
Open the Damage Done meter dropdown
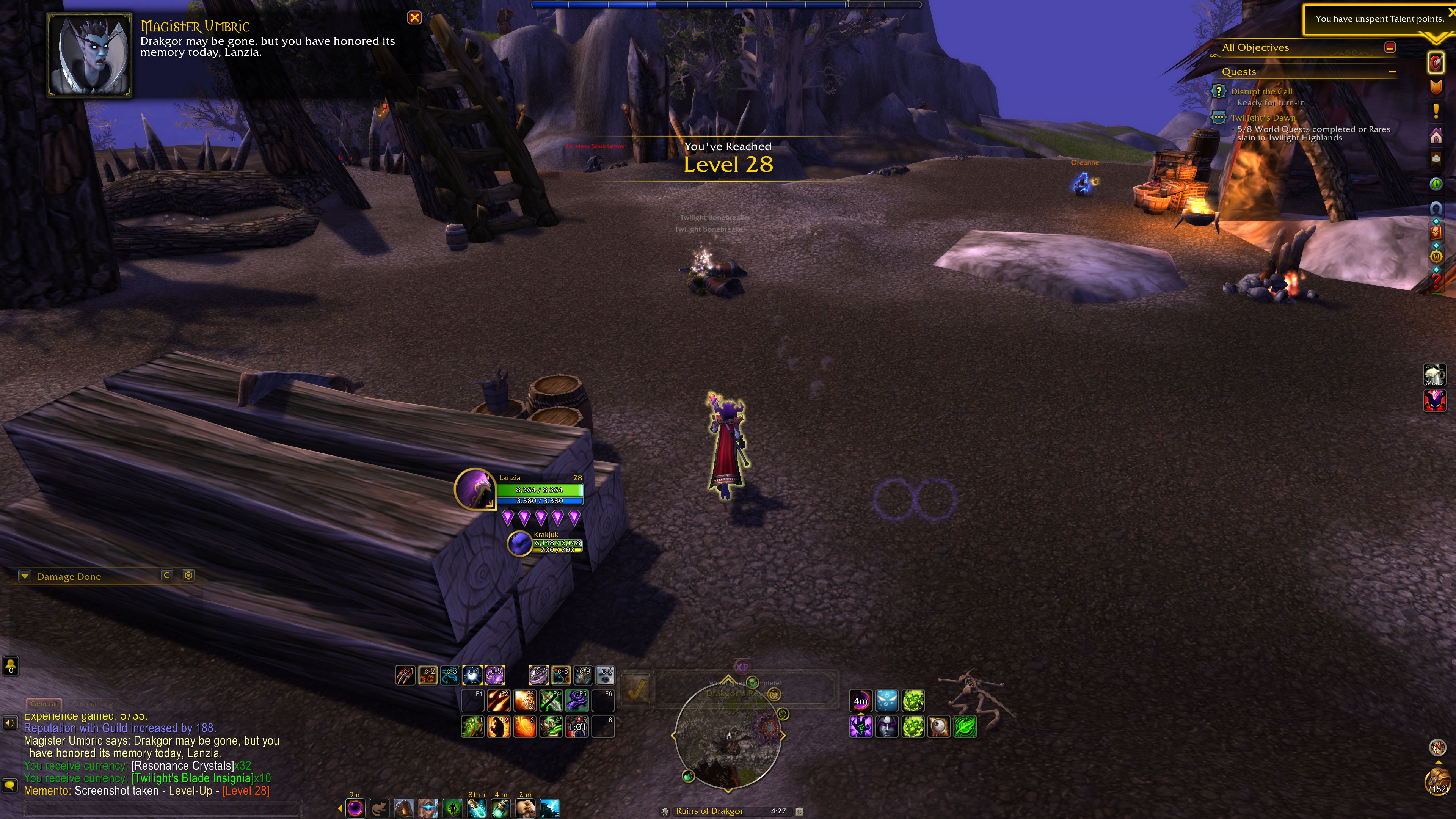(25, 576)
